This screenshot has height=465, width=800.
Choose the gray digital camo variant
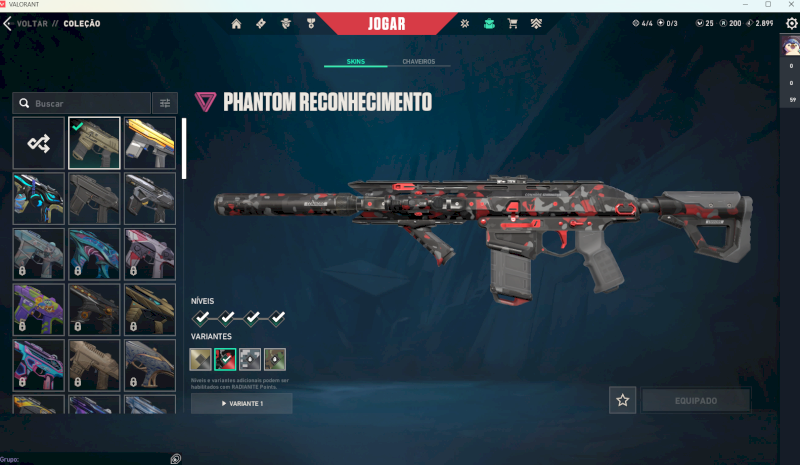(x=250, y=359)
